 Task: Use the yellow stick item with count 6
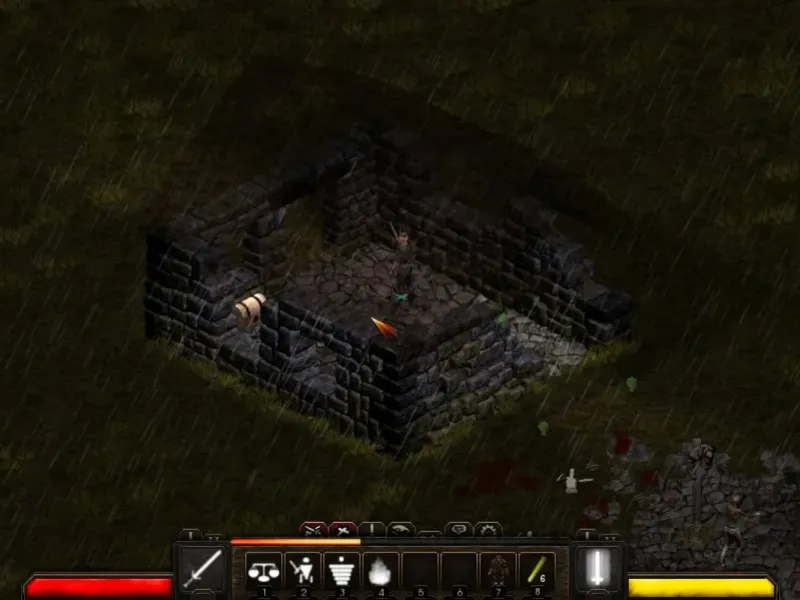click(x=537, y=571)
